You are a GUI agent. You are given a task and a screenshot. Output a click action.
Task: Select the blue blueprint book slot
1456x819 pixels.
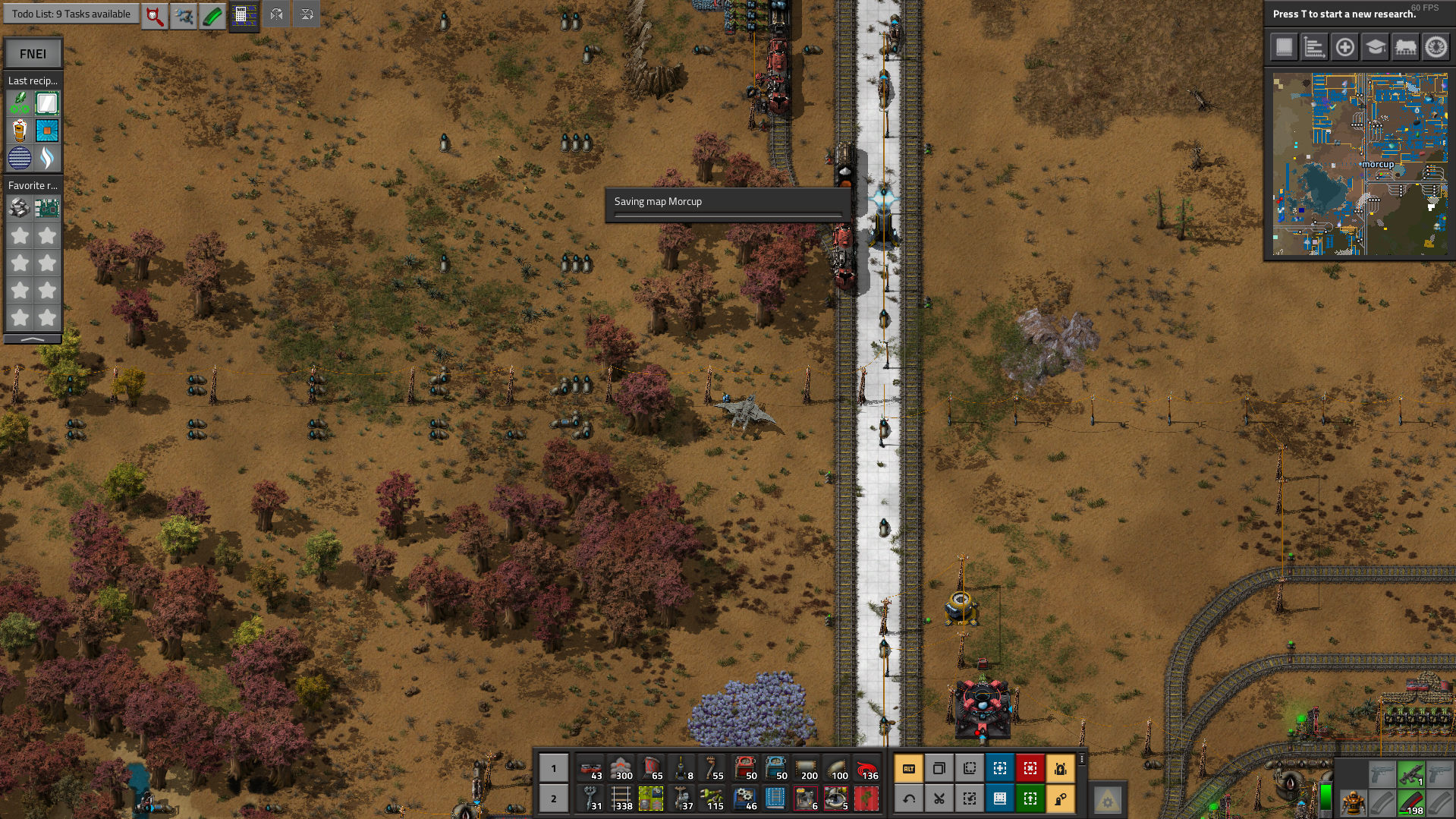[775, 799]
